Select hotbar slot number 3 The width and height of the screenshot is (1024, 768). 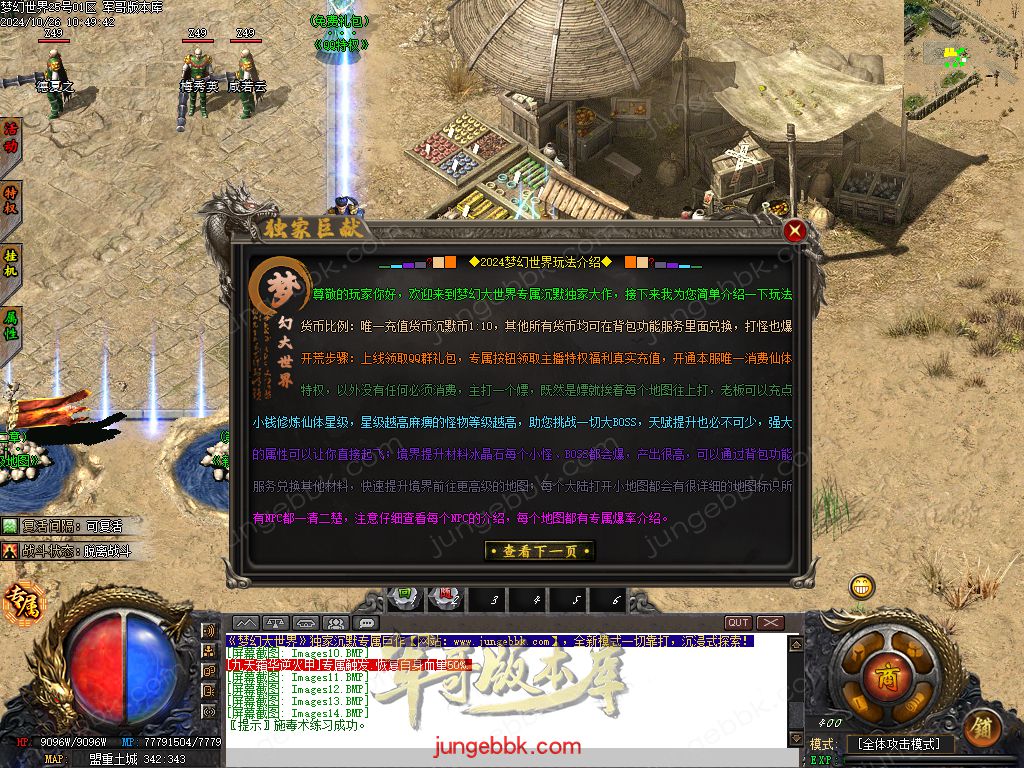point(494,600)
